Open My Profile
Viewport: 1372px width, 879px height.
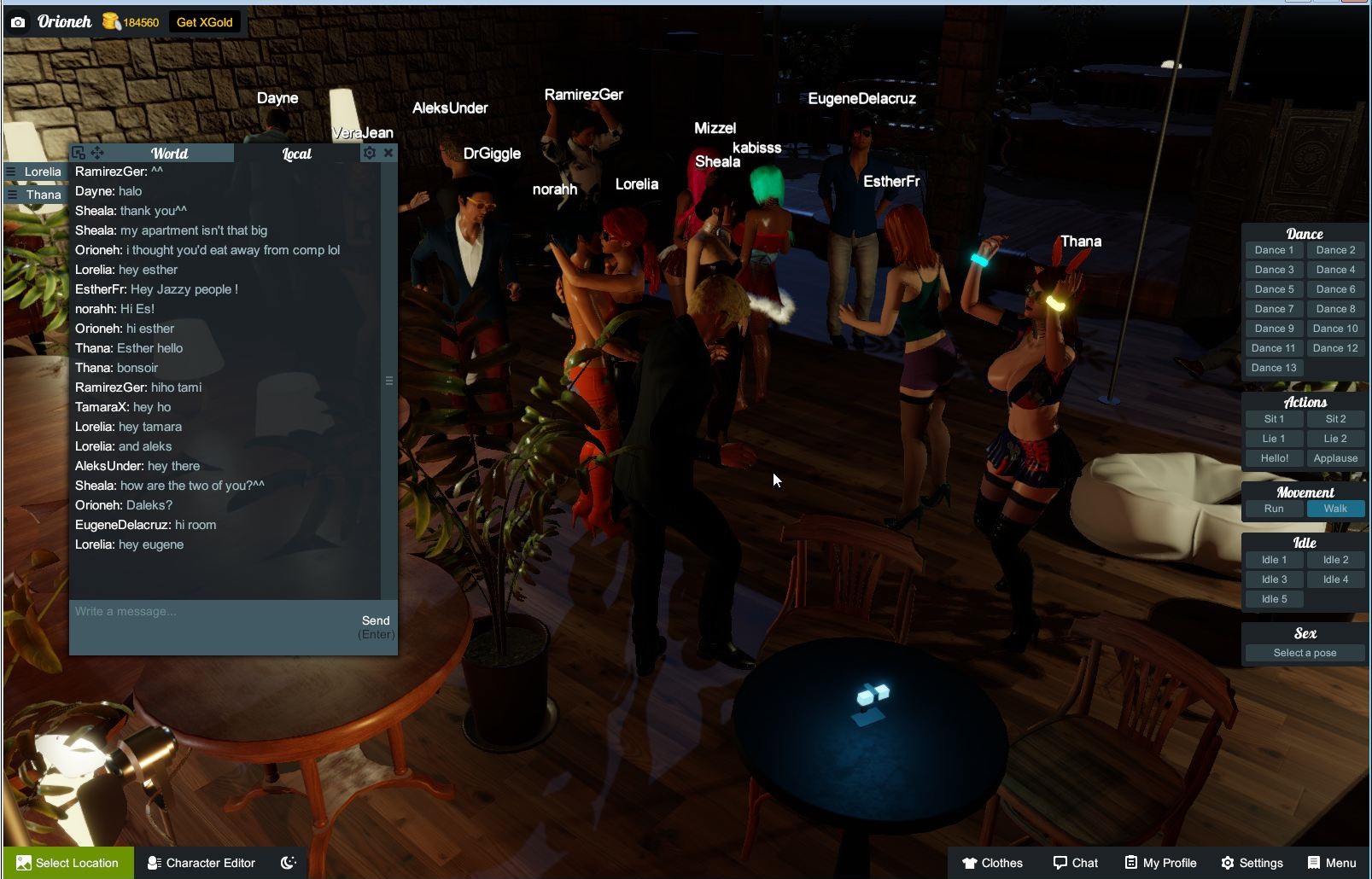pyautogui.click(x=1159, y=862)
